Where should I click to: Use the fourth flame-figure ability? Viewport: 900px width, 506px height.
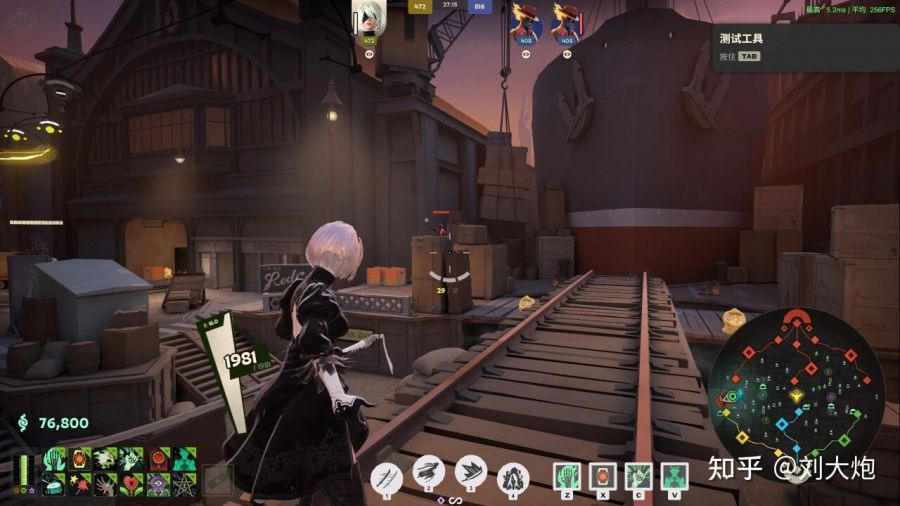pos(512,476)
